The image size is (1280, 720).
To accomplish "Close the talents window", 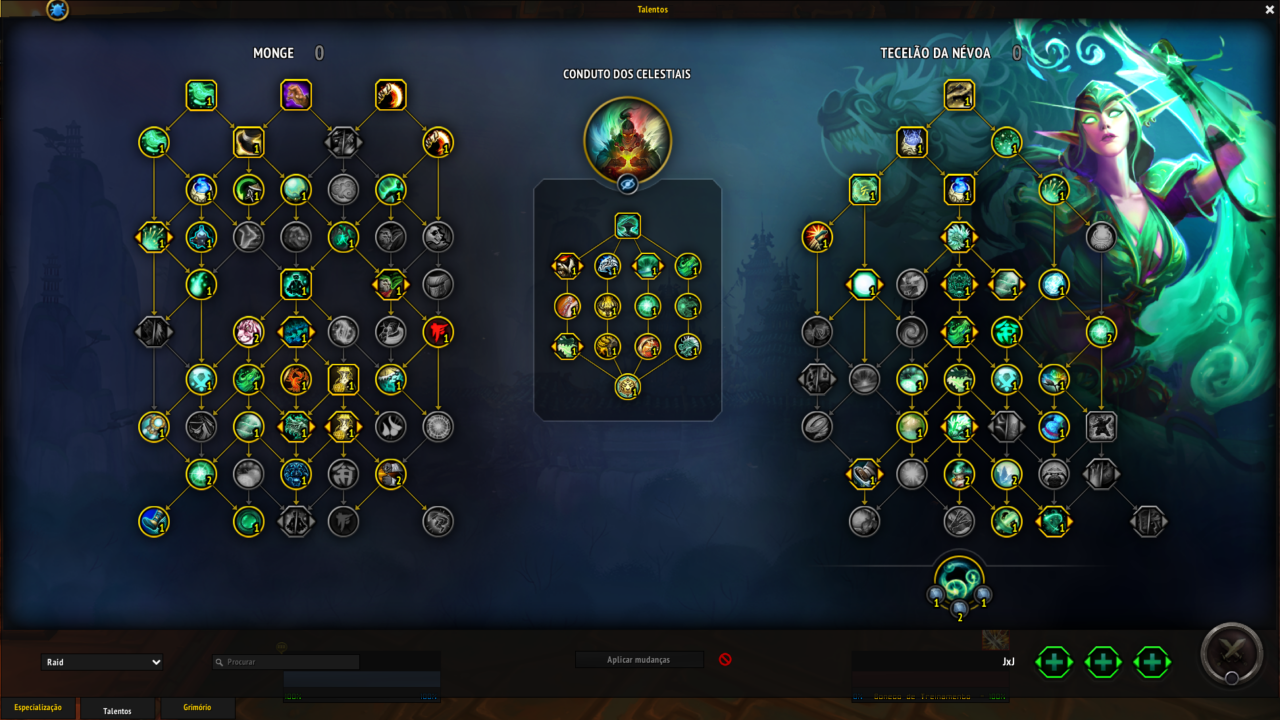I will click(1269, 9).
